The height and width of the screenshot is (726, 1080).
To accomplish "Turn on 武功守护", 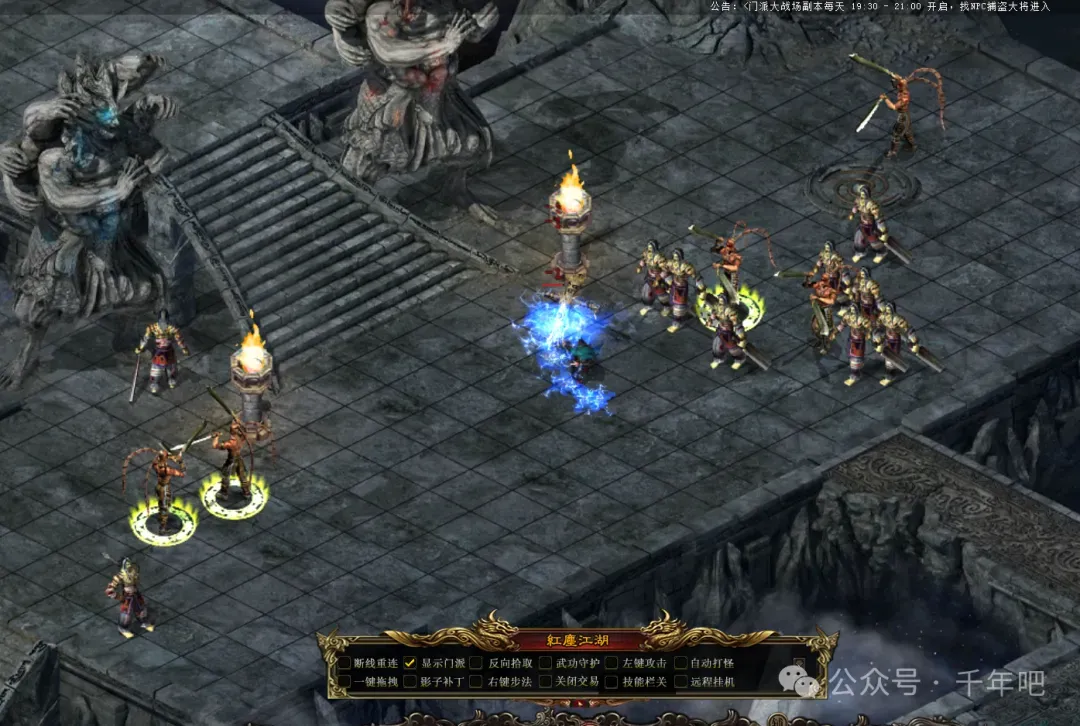I will [545, 662].
